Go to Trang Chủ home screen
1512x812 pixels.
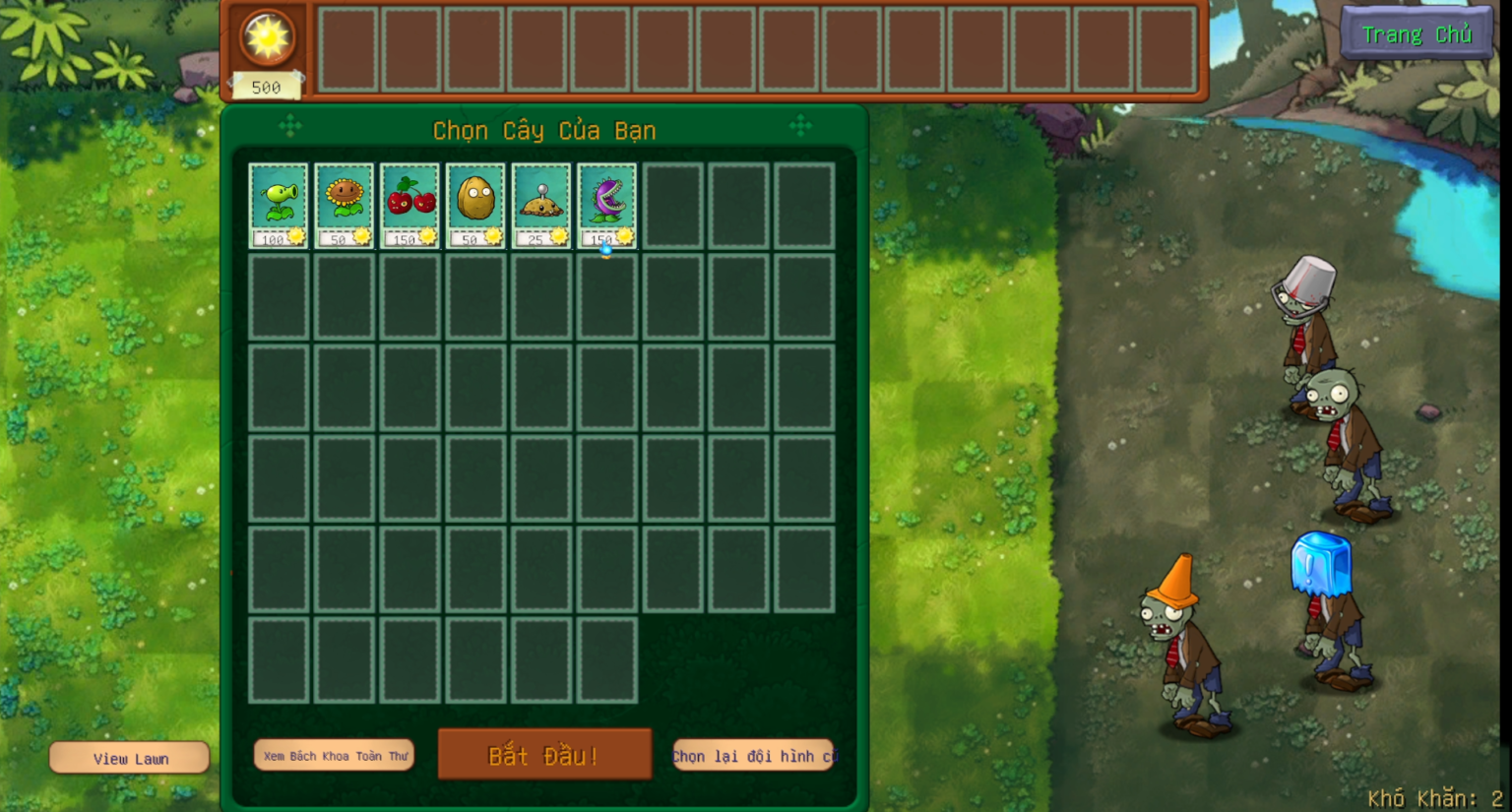tap(1417, 32)
